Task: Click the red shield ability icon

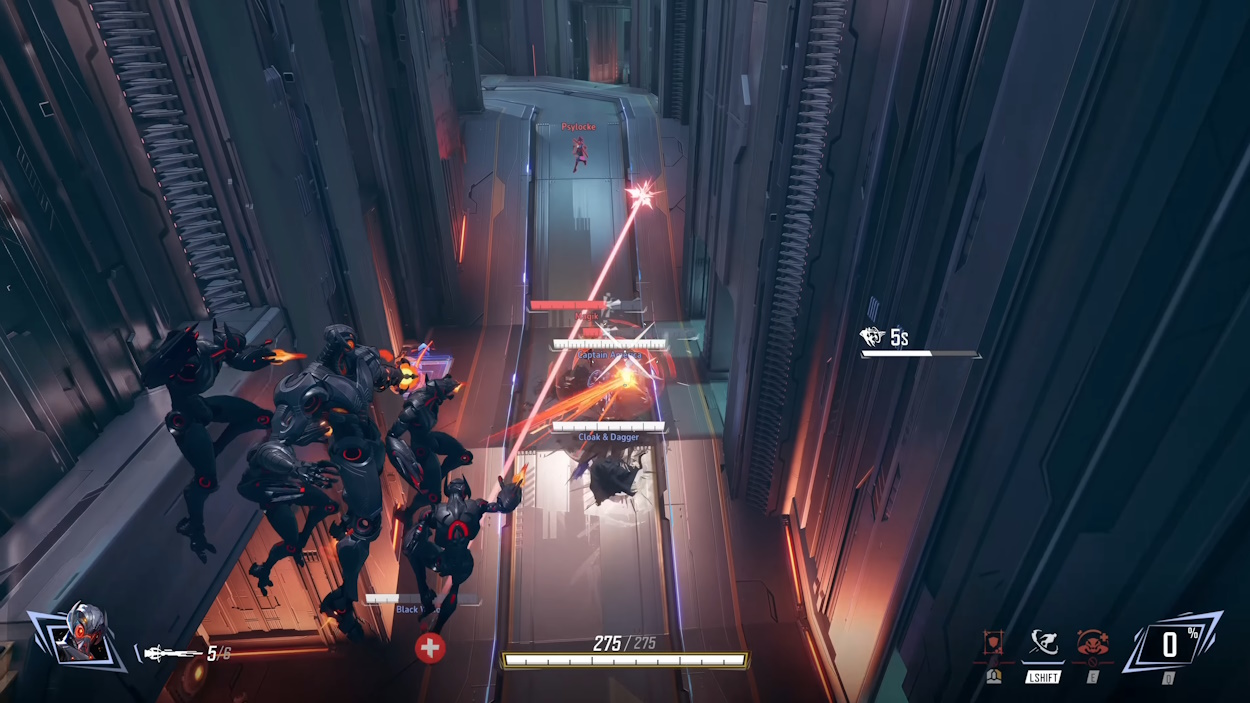Action: [993, 643]
